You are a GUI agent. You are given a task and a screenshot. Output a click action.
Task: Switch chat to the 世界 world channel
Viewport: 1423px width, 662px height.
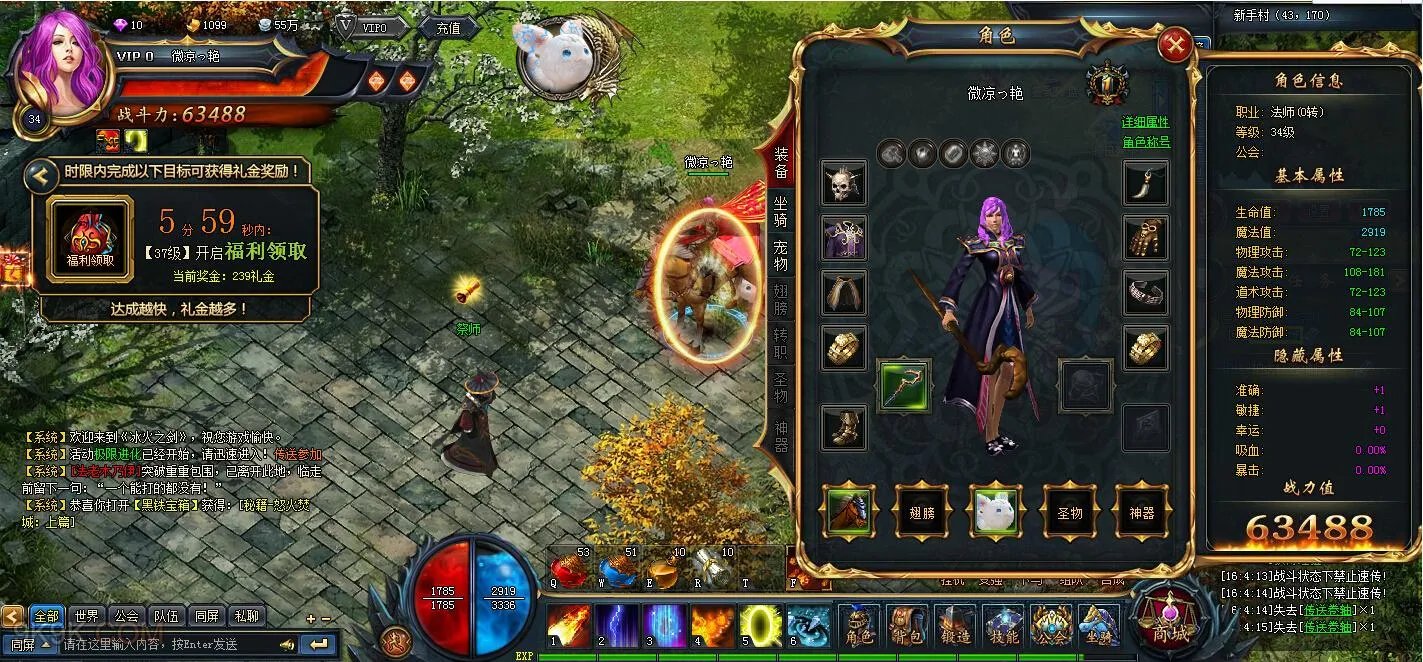86,616
